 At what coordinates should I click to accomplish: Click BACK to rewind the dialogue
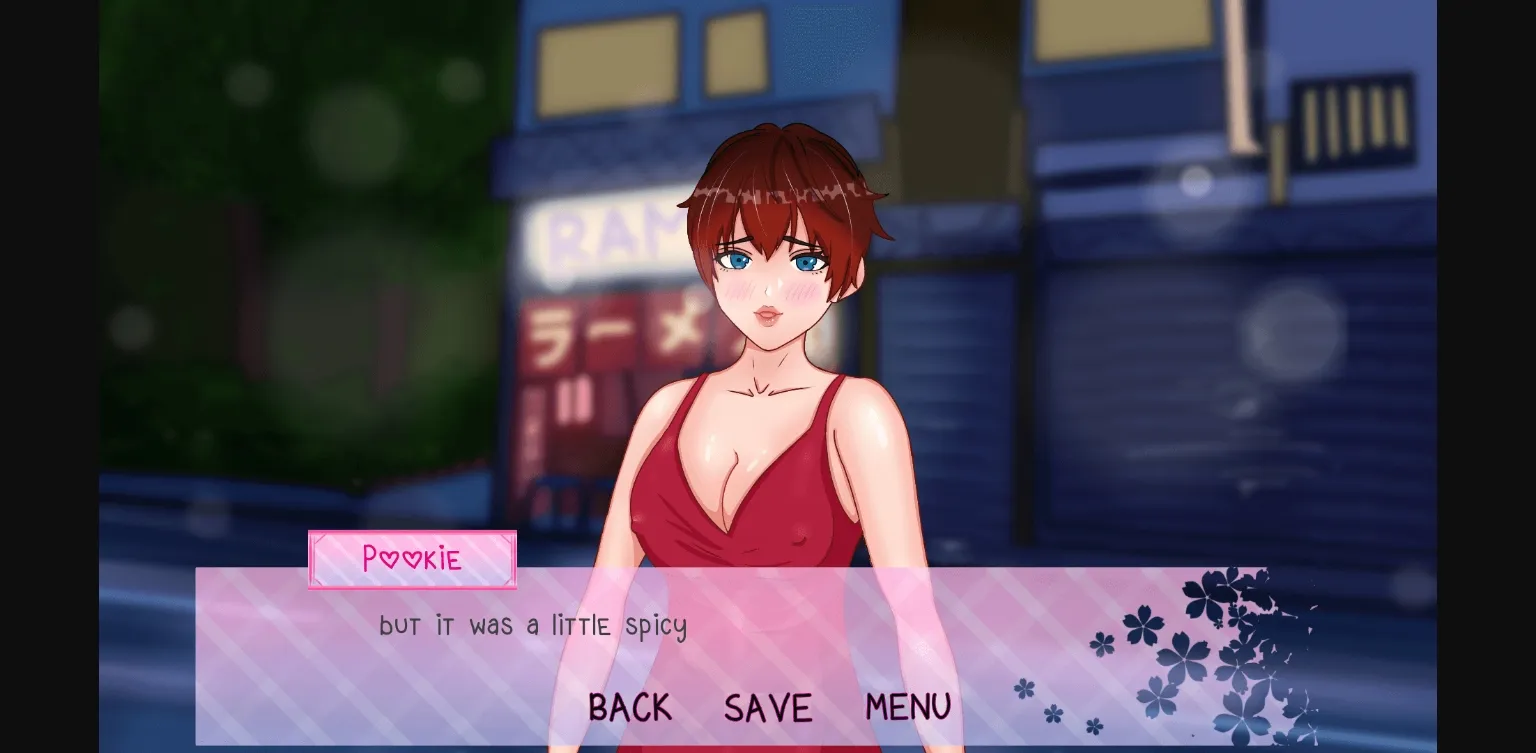coord(630,707)
